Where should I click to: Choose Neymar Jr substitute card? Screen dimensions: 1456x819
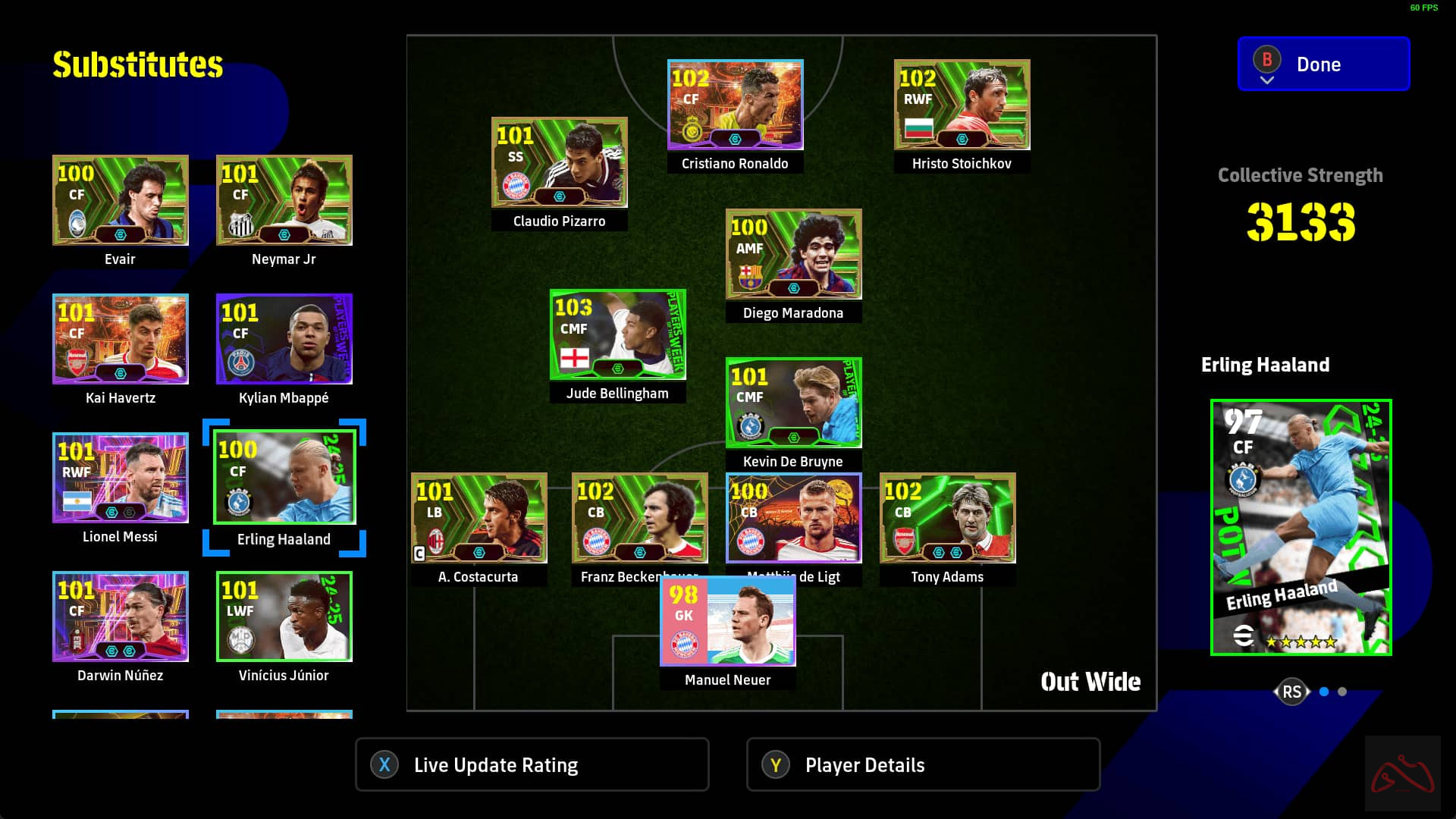[x=284, y=200]
